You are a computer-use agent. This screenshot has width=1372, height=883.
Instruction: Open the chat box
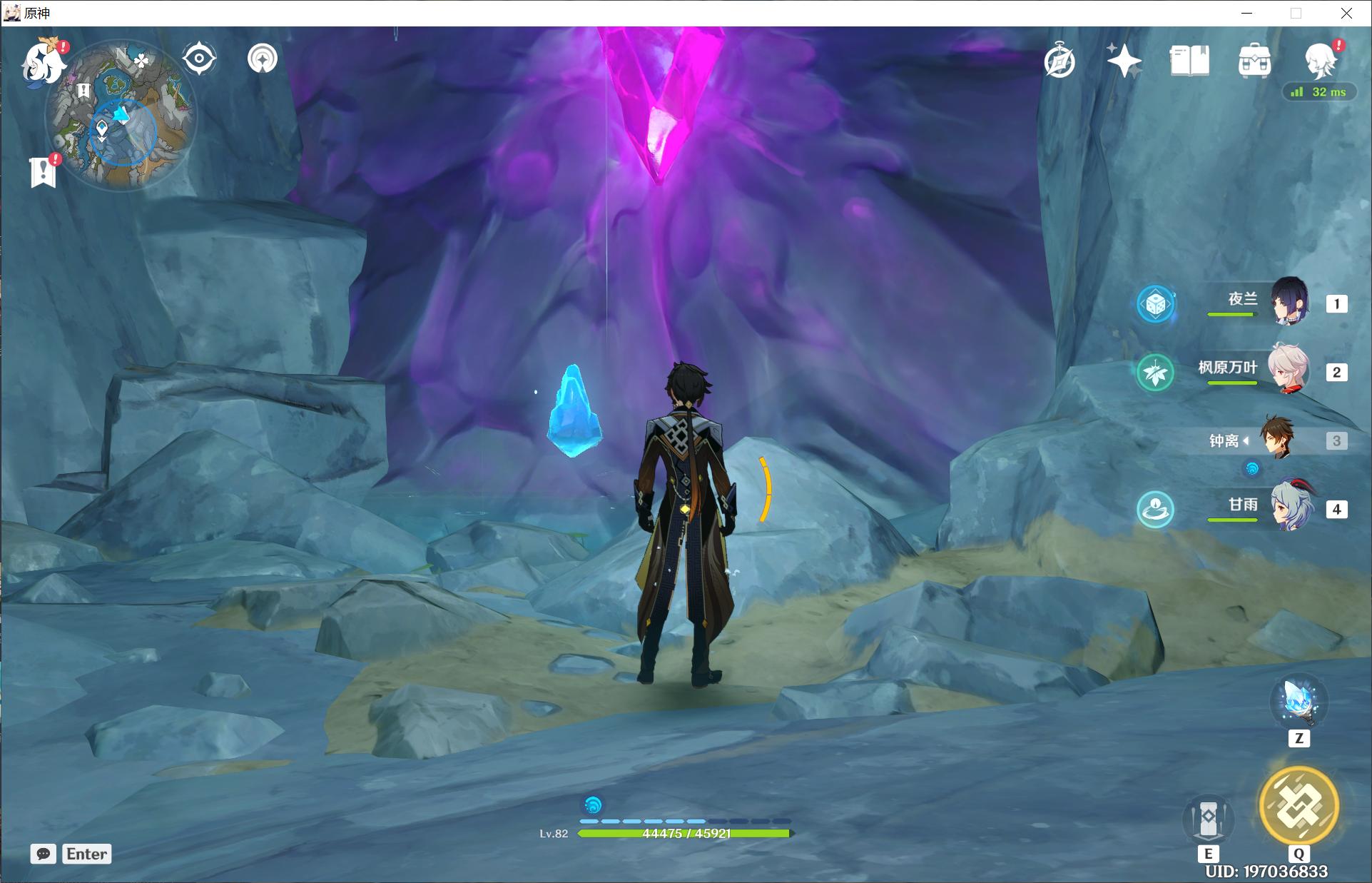pyautogui.click(x=44, y=854)
